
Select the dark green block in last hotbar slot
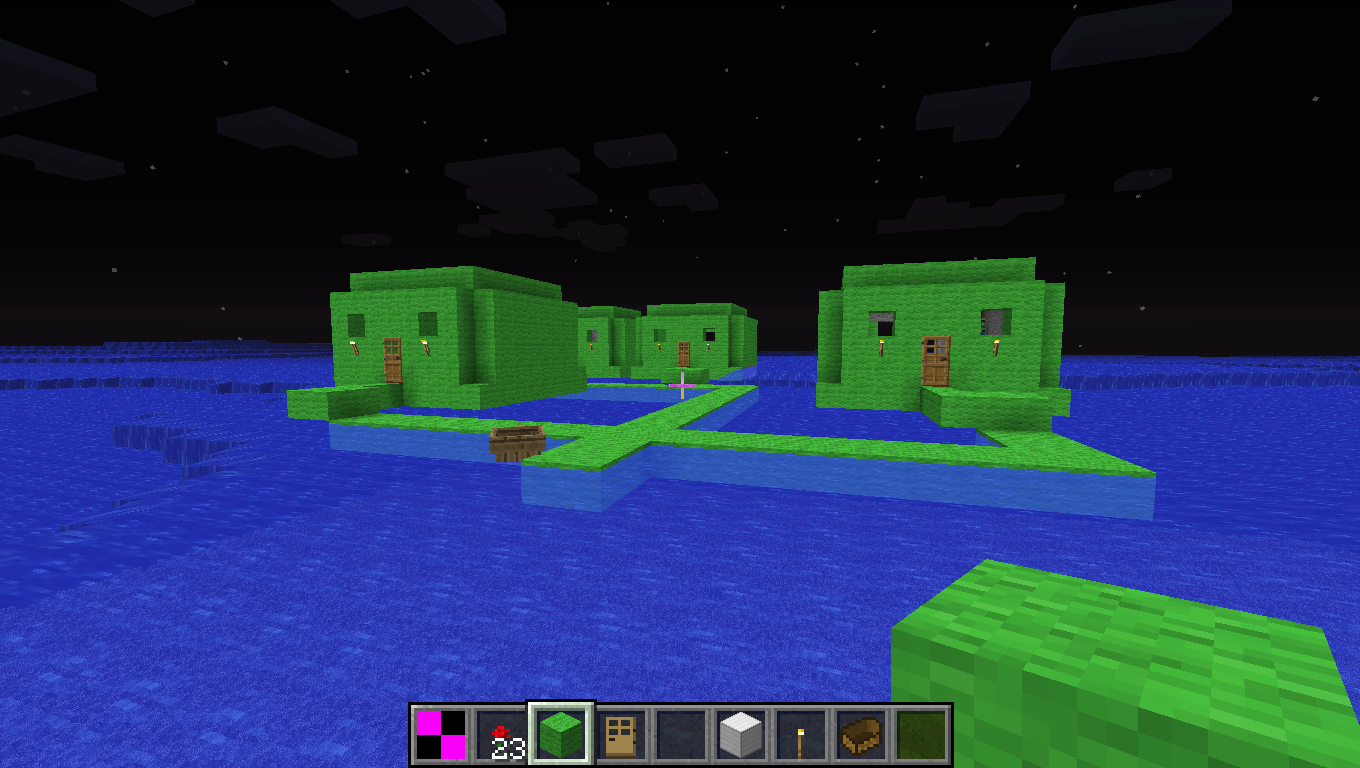922,734
